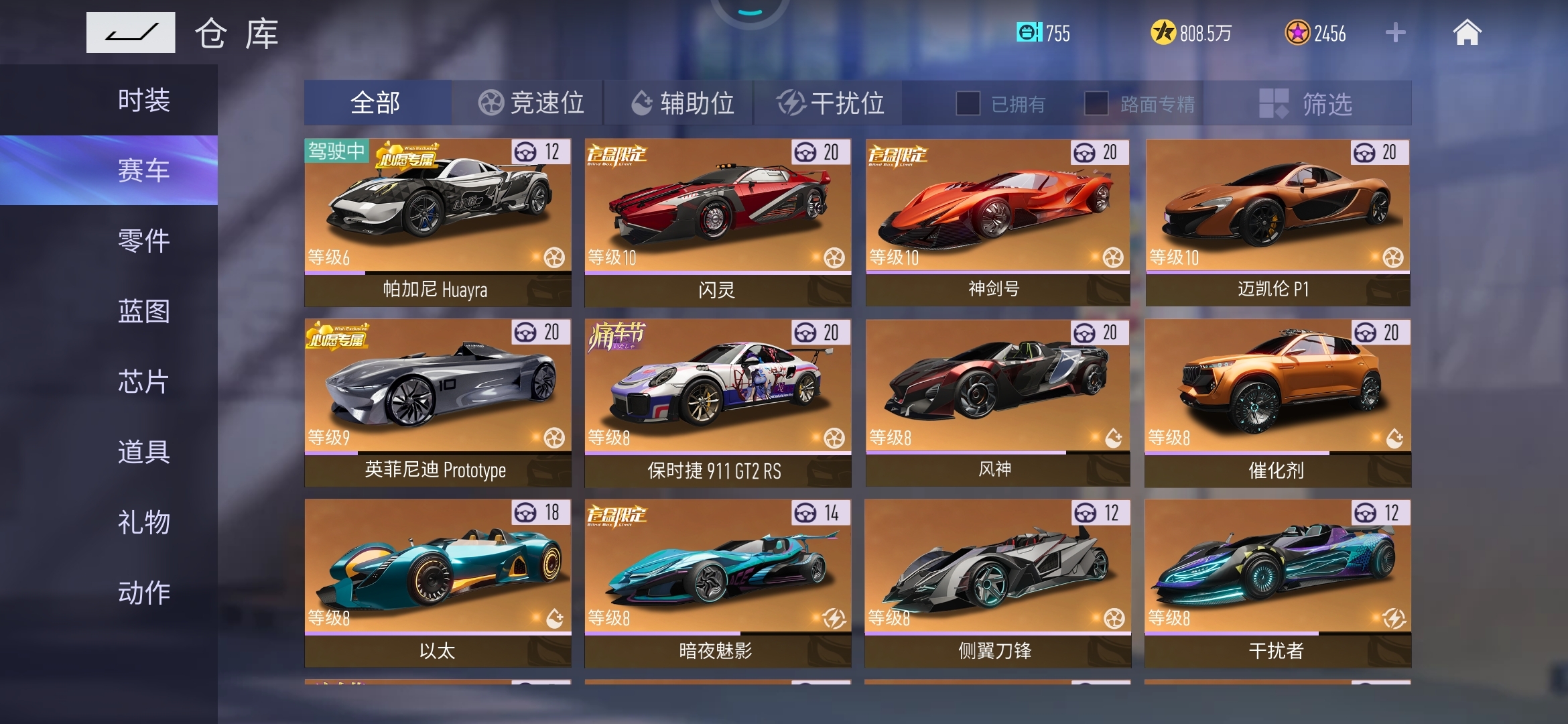Choose the 迈凯伦 P1 car card

pyautogui.click(x=1277, y=222)
